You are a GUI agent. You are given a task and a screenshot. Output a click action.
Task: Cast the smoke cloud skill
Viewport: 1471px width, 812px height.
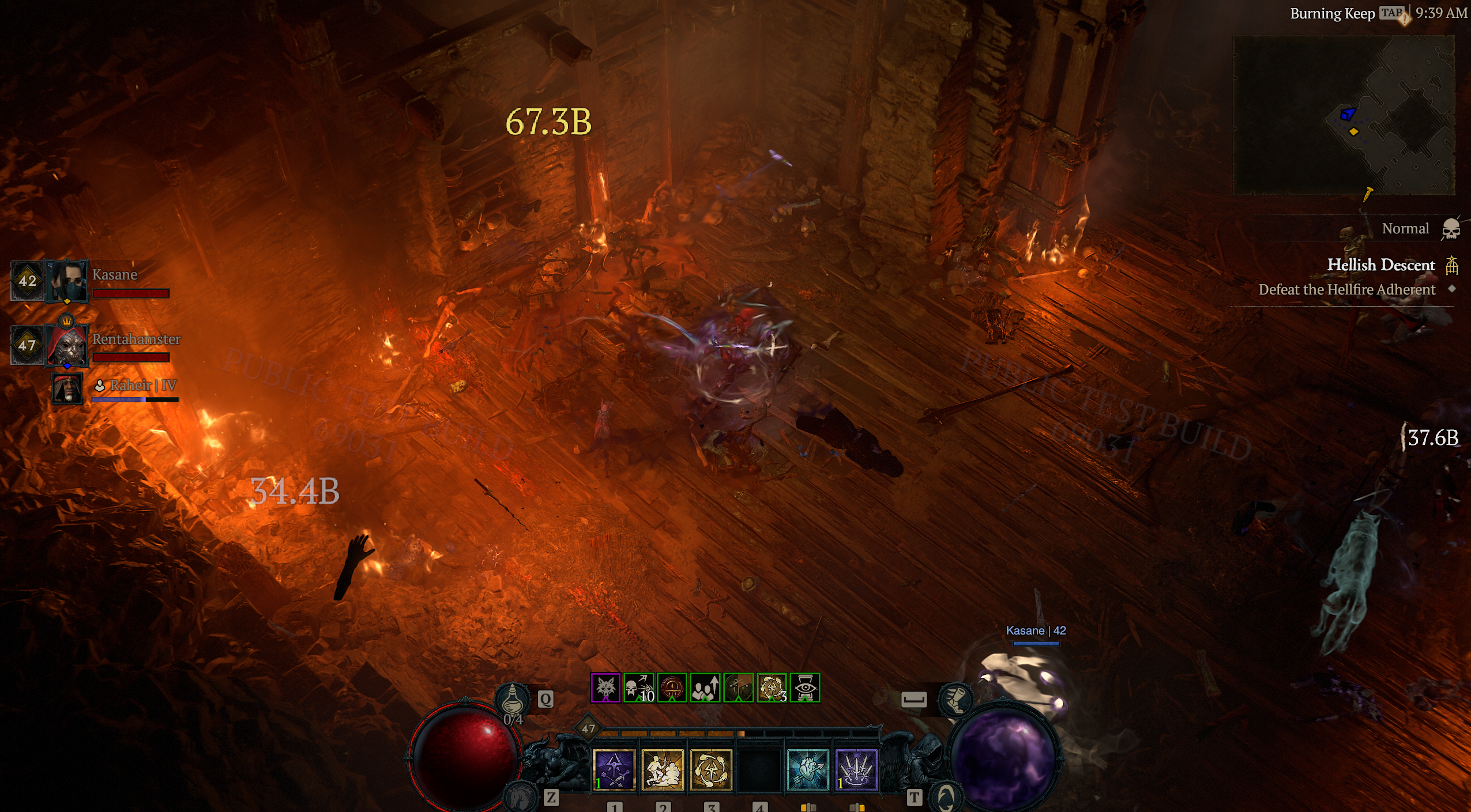[663, 769]
